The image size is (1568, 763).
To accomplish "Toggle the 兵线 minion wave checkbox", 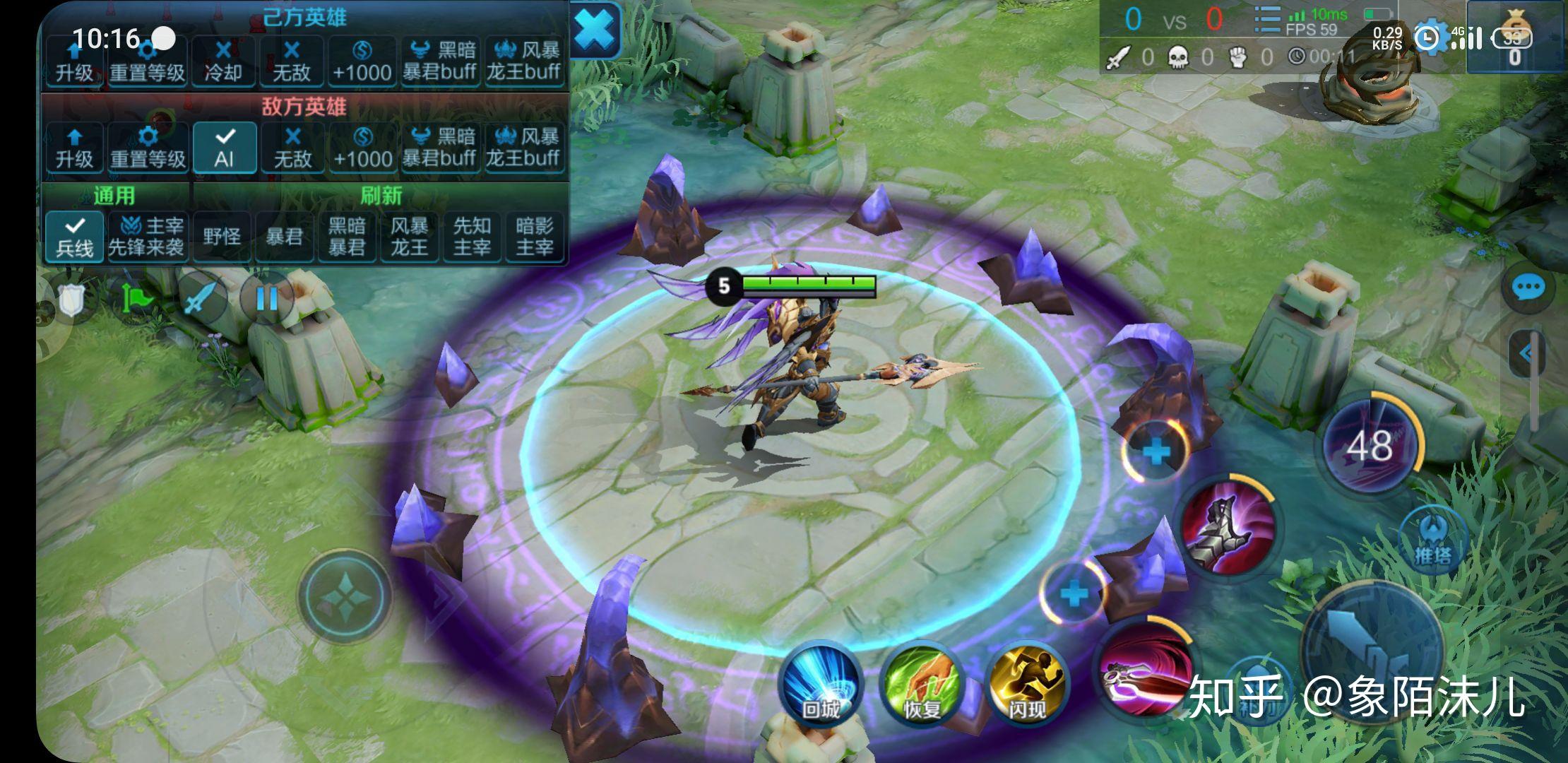I will pos(74,237).
